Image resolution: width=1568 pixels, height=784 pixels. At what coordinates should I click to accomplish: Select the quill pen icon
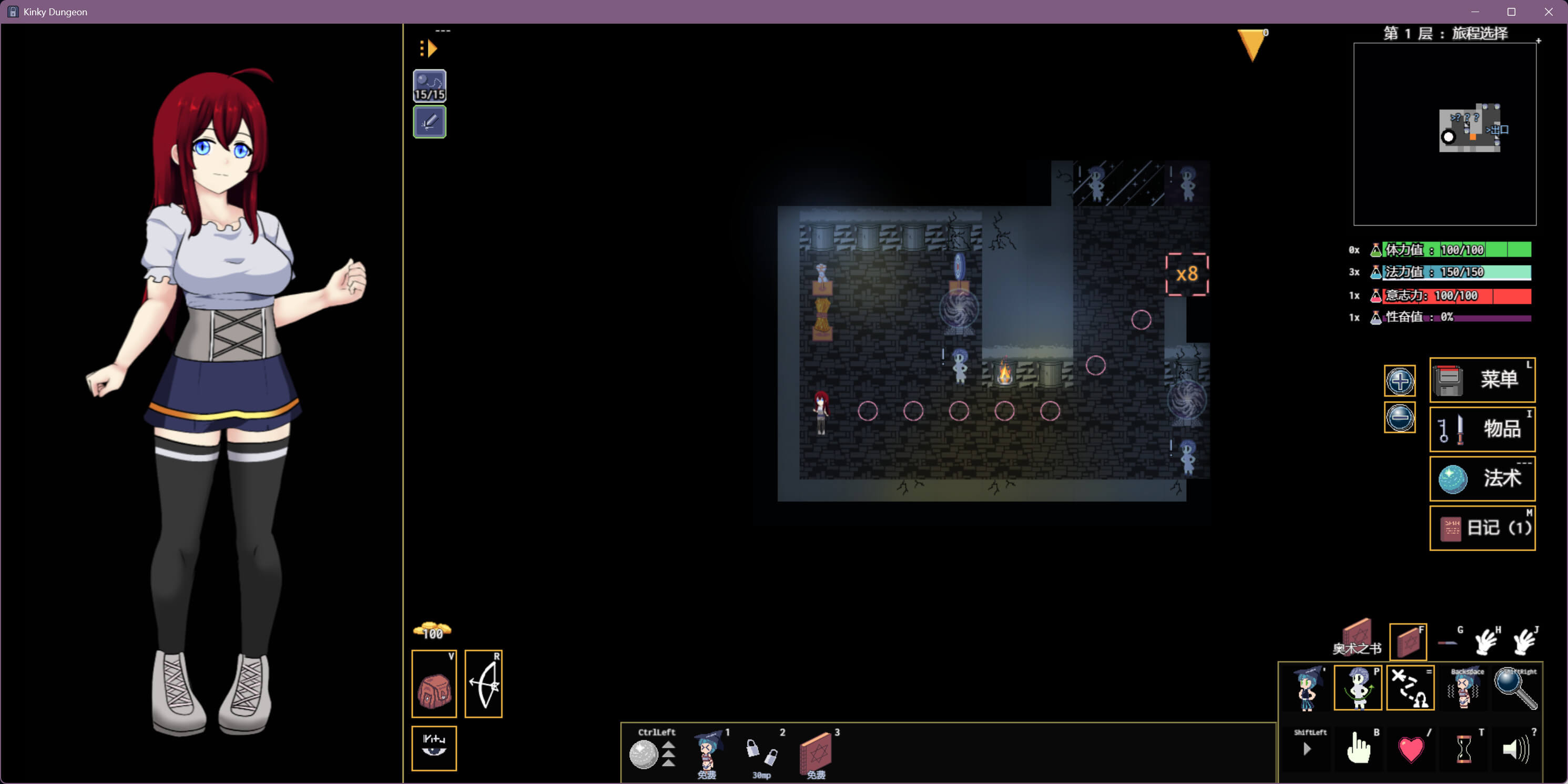pyautogui.click(x=429, y=122)
